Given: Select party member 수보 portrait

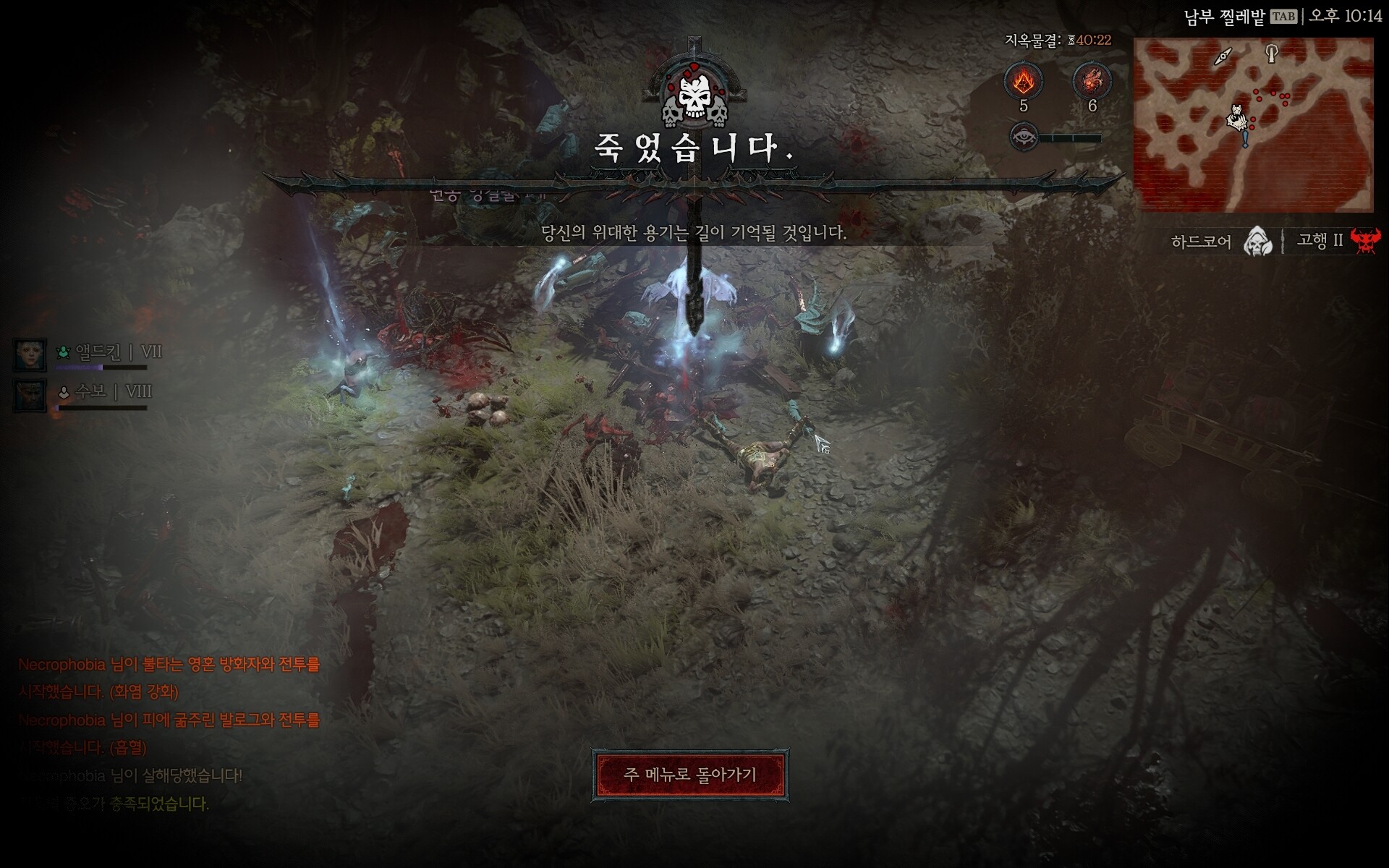Looking at the screenshot, I should [x=30, y=395].
